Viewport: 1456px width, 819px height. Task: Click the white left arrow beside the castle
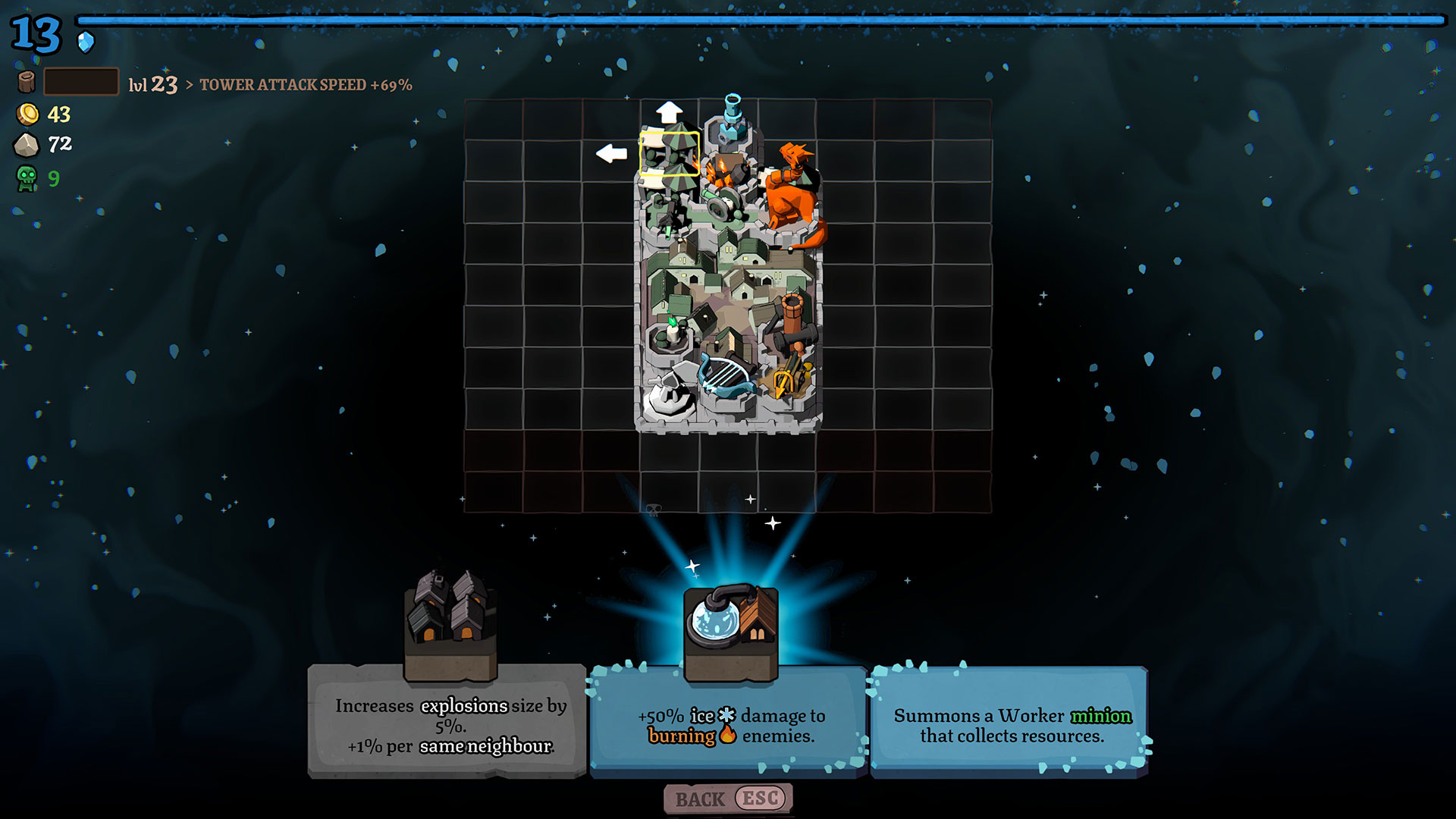611,153
